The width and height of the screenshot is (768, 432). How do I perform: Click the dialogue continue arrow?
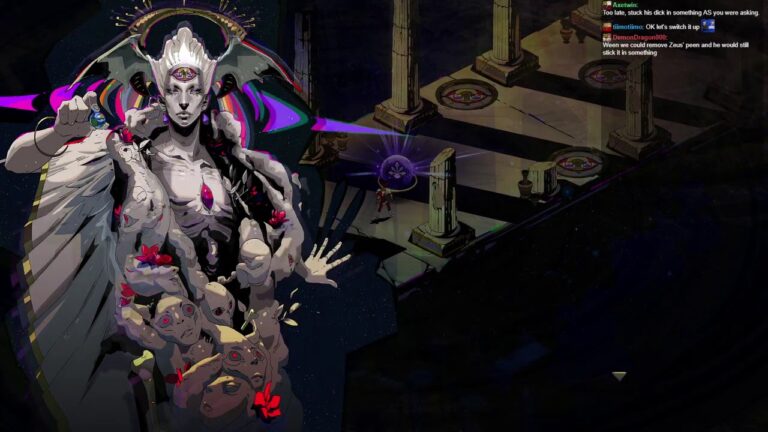pos(620,376)
